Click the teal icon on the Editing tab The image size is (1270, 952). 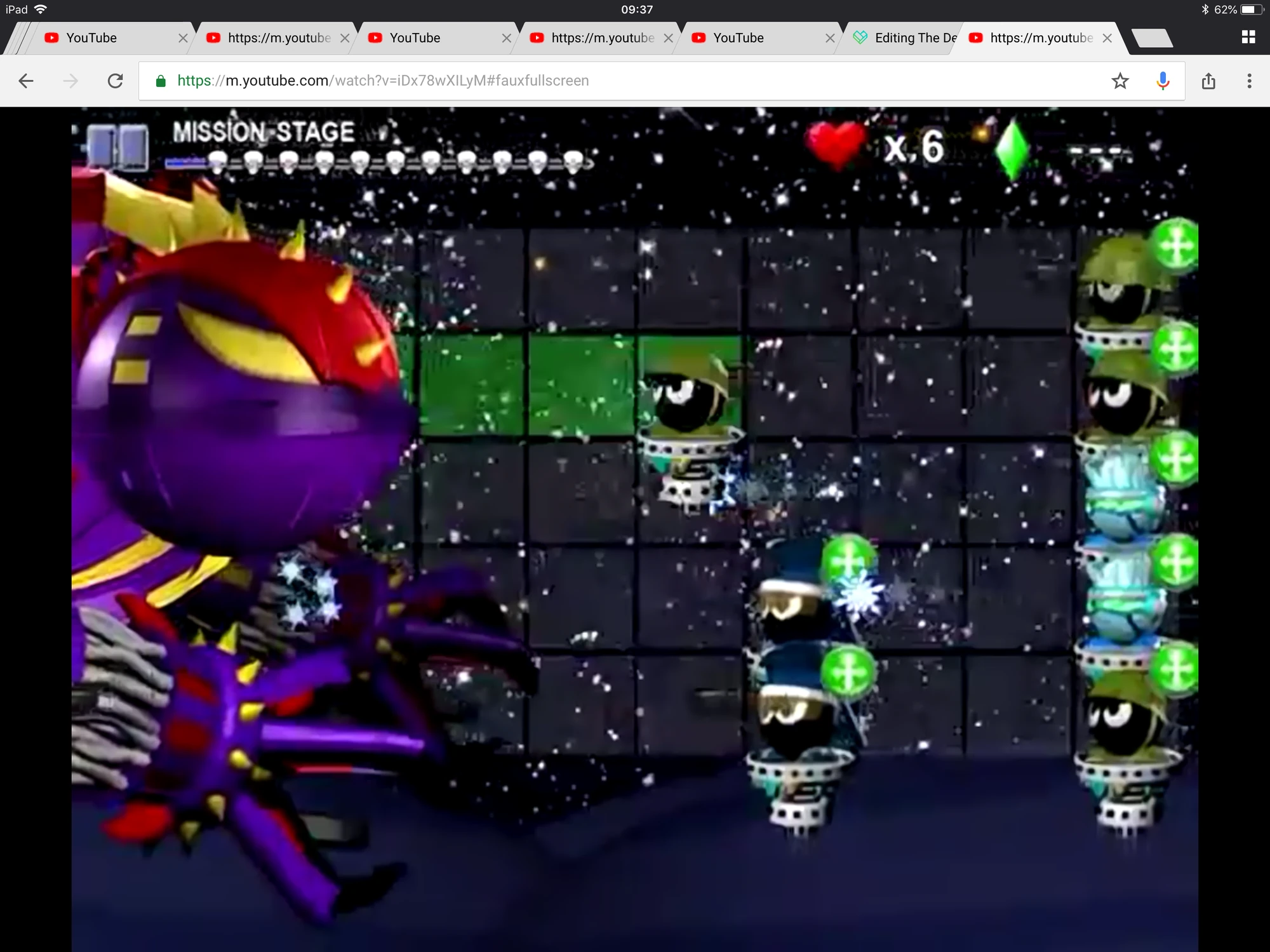pos(861,37)
